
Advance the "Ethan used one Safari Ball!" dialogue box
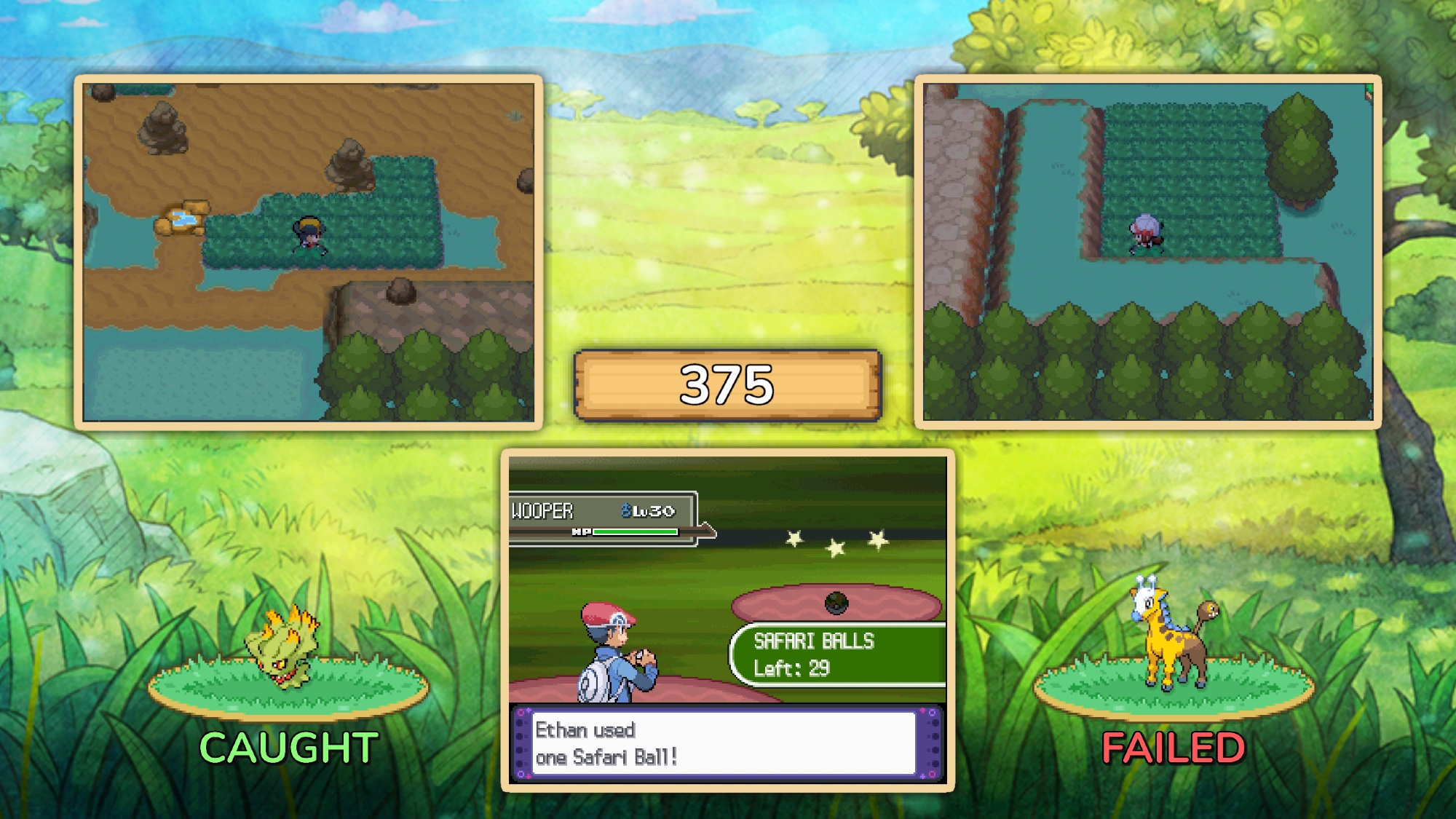pos(724,743)
